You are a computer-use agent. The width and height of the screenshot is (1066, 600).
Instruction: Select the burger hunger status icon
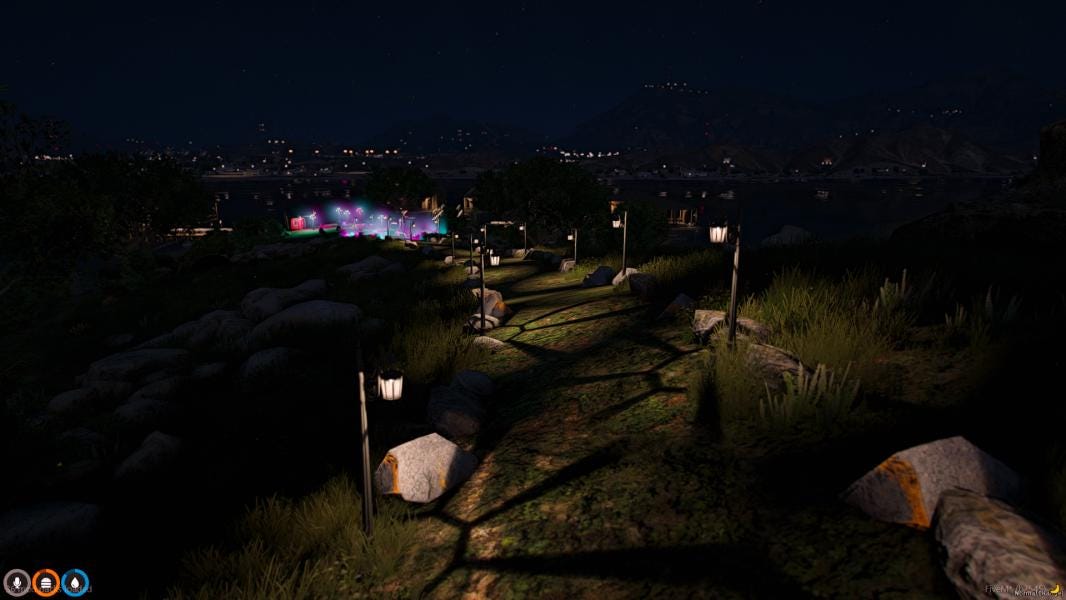tap(46, 582)
